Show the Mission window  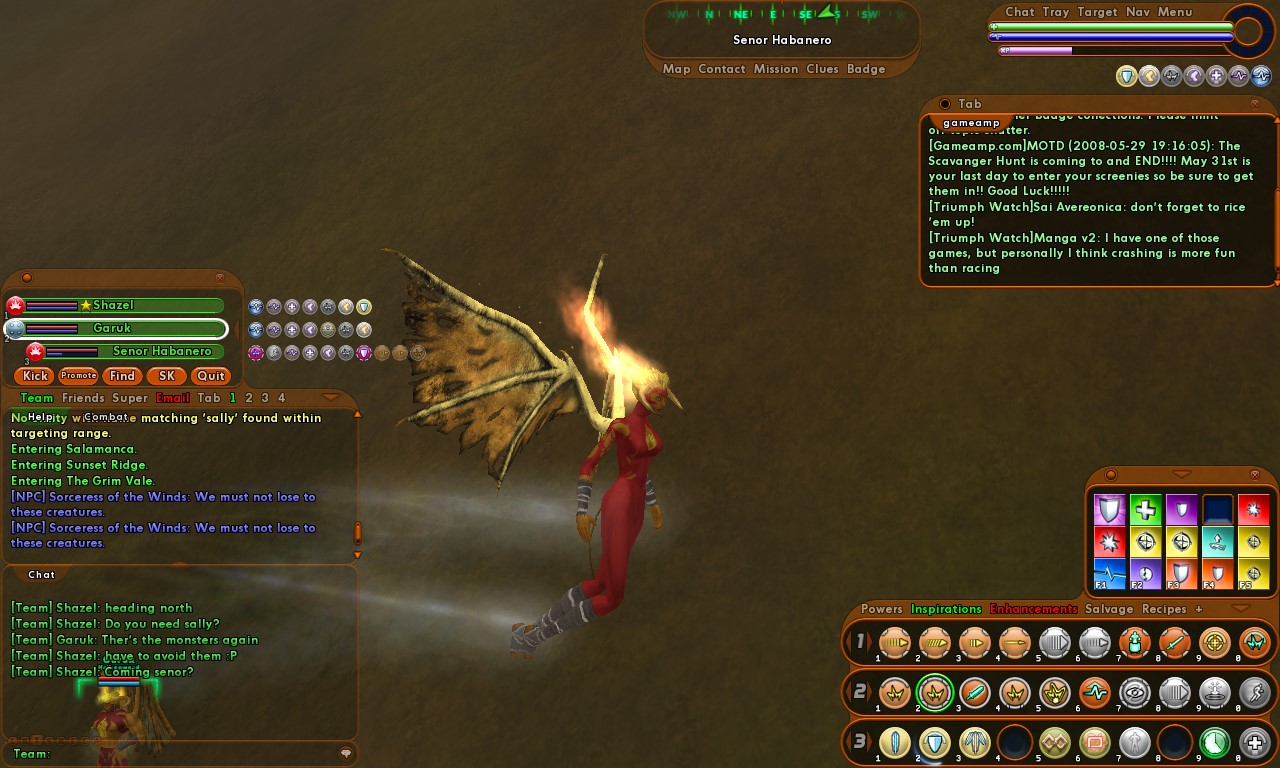coord(776,69)
